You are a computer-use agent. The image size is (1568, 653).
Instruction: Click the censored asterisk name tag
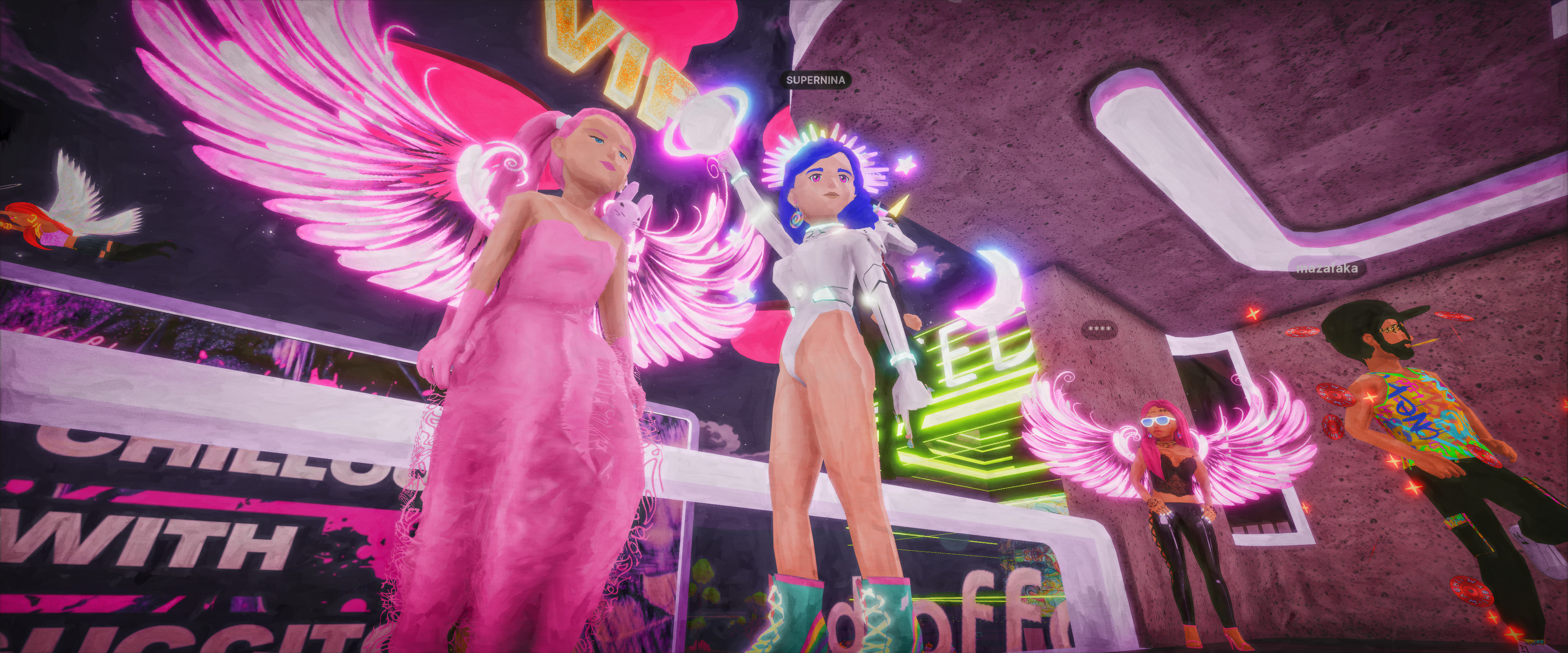tap(1099, 329)
